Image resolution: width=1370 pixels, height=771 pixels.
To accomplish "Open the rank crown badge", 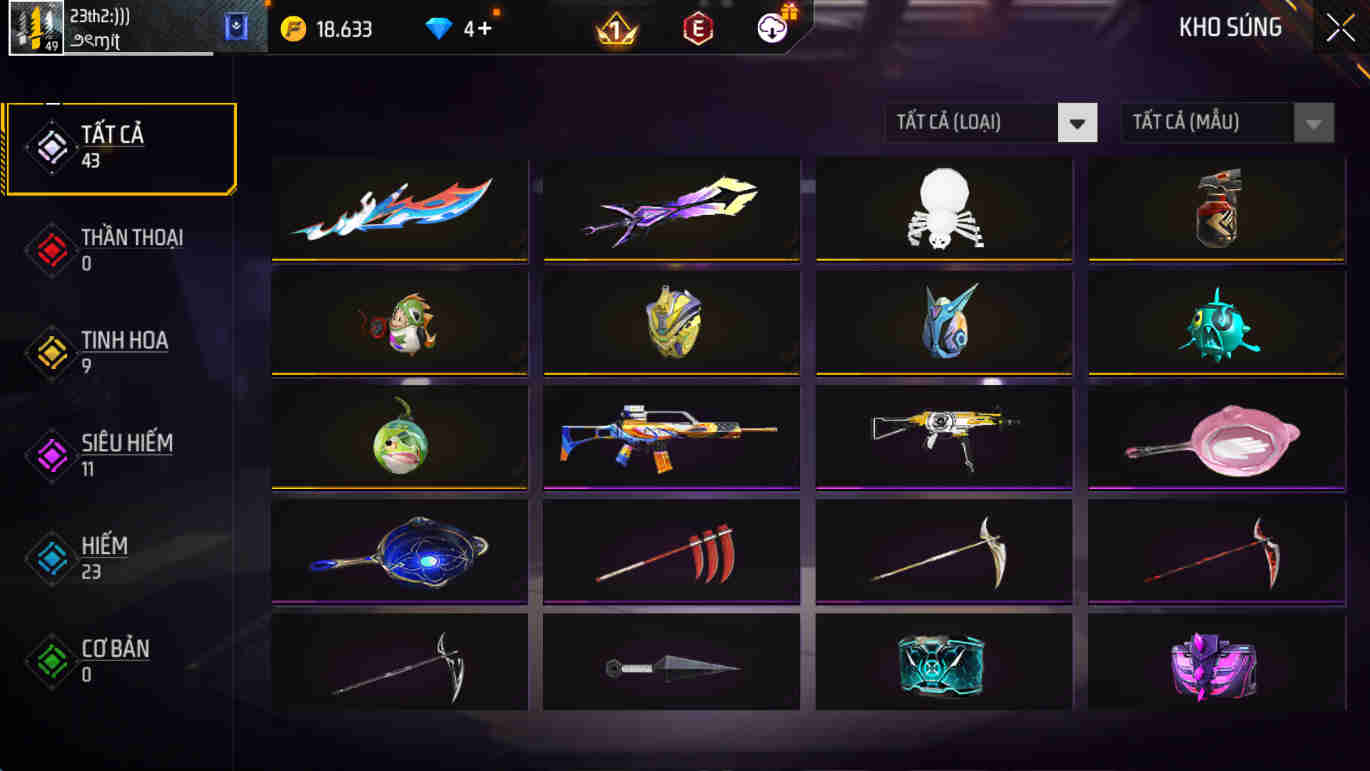I will (x=617, y=28).
